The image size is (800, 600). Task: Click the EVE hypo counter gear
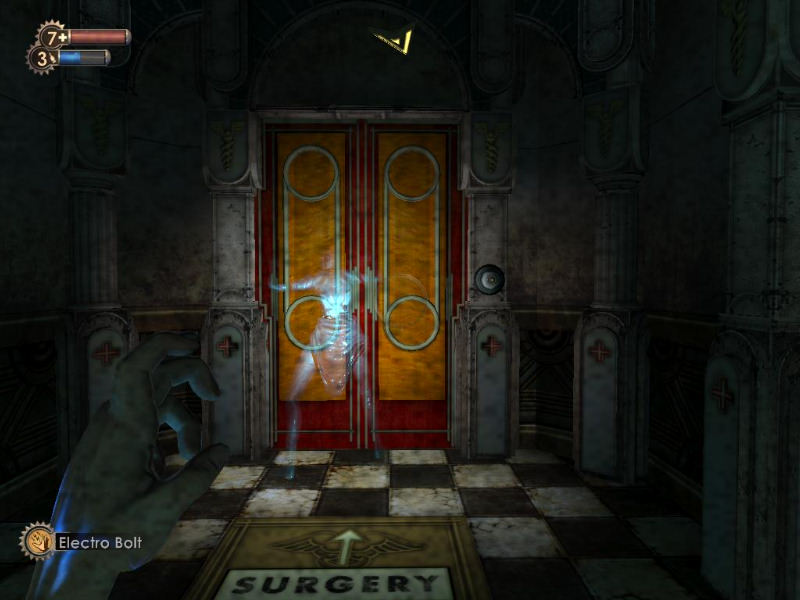[41, 59]
